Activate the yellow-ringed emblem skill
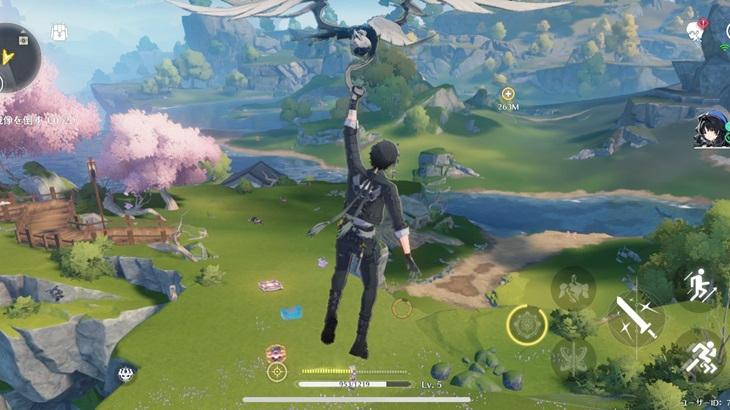The image size is (730, 410). pyautogui.click(x=526, y=324)
